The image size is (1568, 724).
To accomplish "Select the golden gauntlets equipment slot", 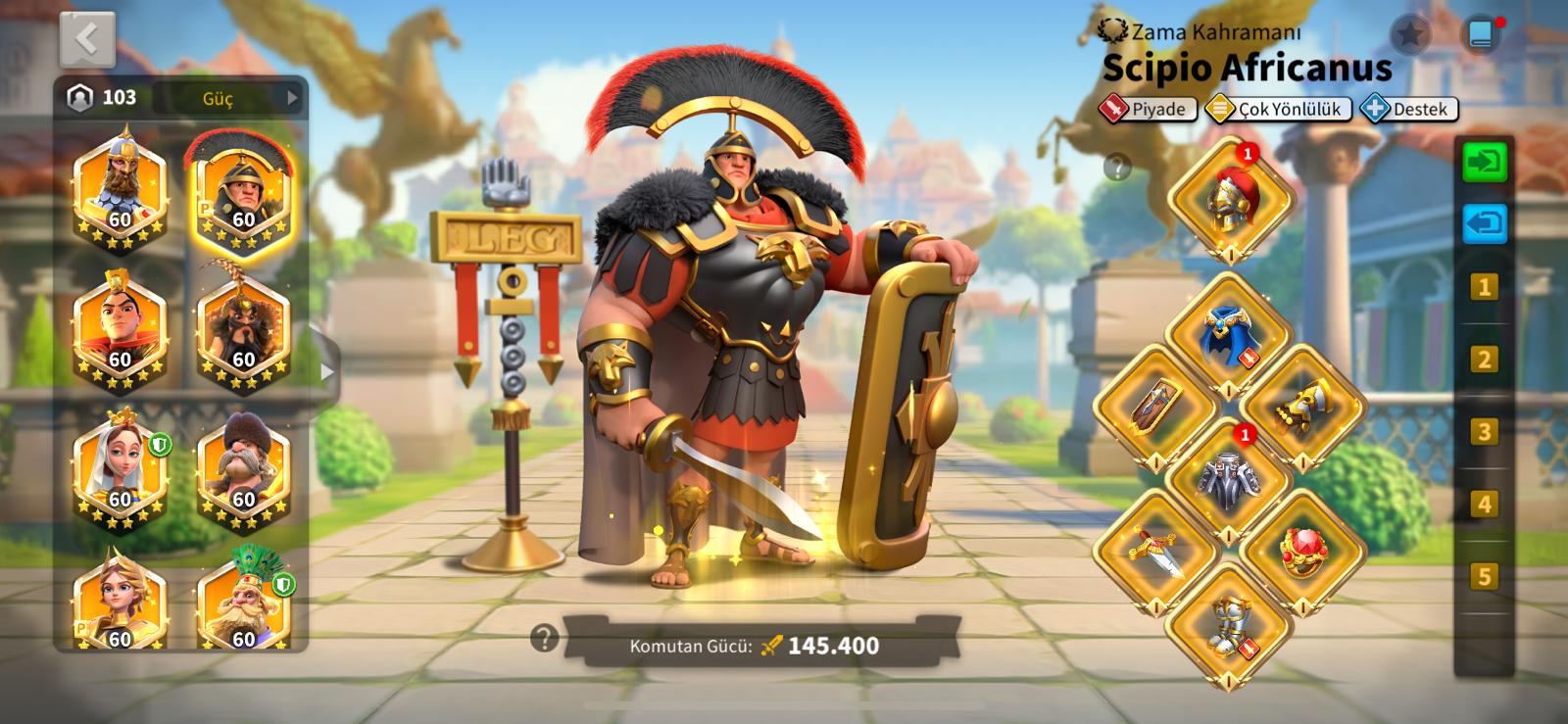I will coord(1301,407).
